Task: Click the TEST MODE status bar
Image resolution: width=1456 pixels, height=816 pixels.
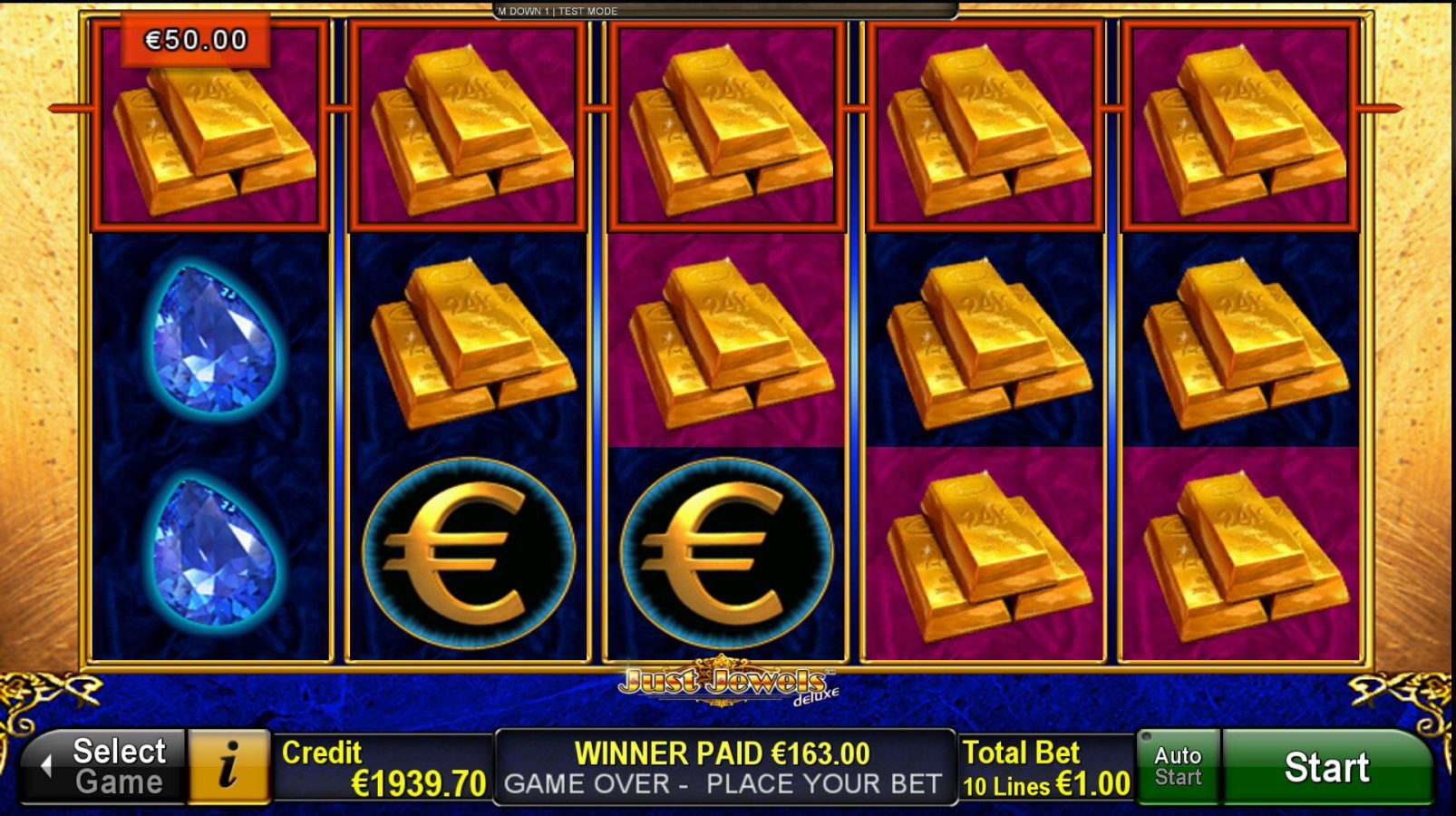Action: tap(556, 11)
